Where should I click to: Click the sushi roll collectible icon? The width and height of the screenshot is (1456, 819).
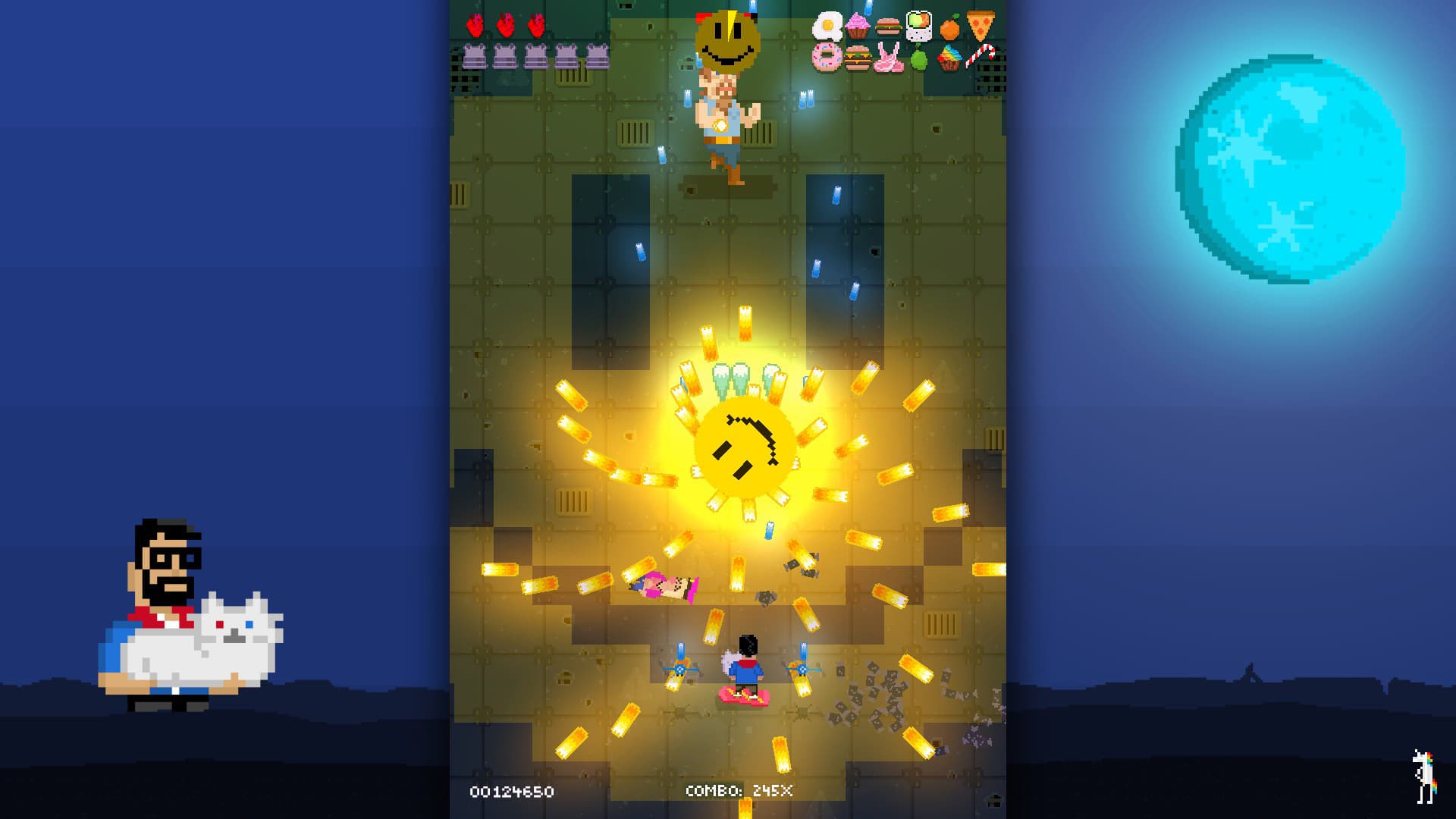coord(919,25)
